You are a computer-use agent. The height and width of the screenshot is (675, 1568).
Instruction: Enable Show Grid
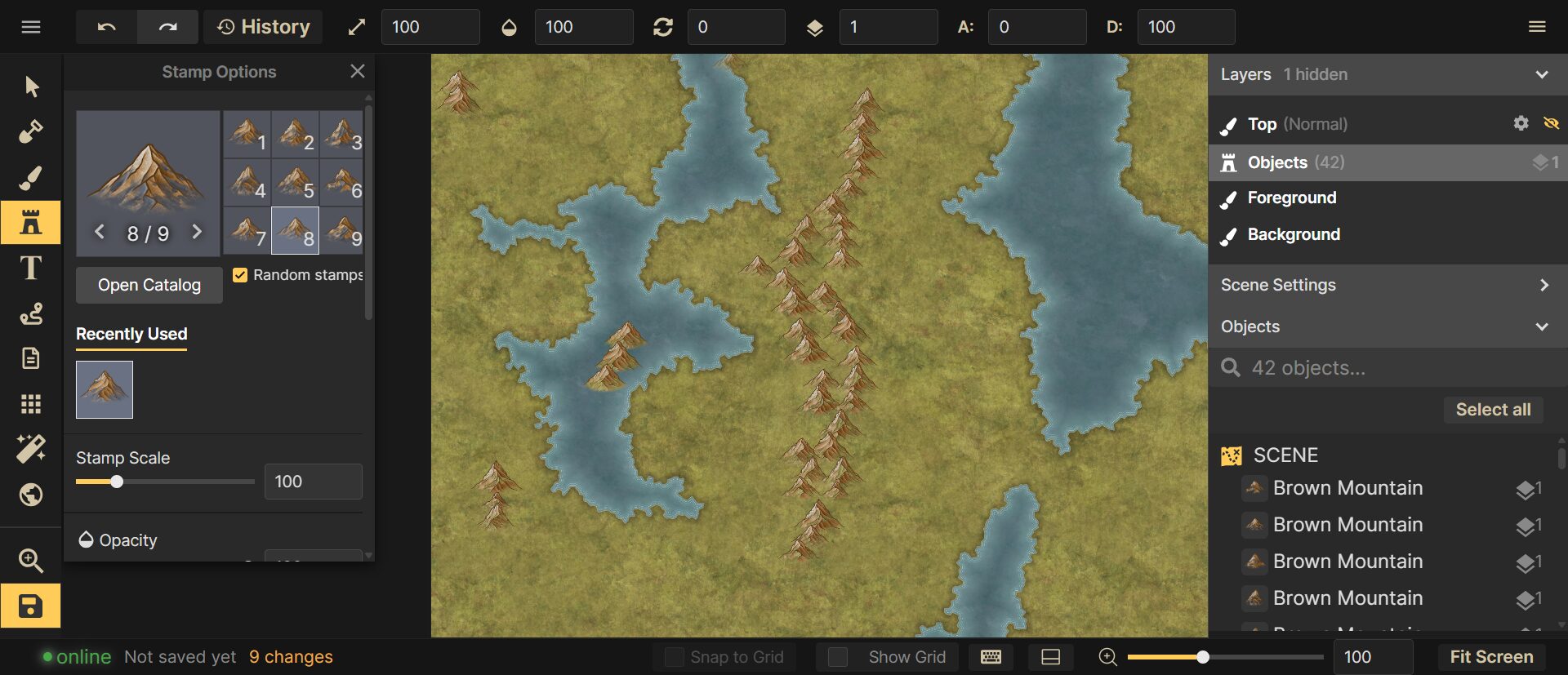click(x=839, y=656)
